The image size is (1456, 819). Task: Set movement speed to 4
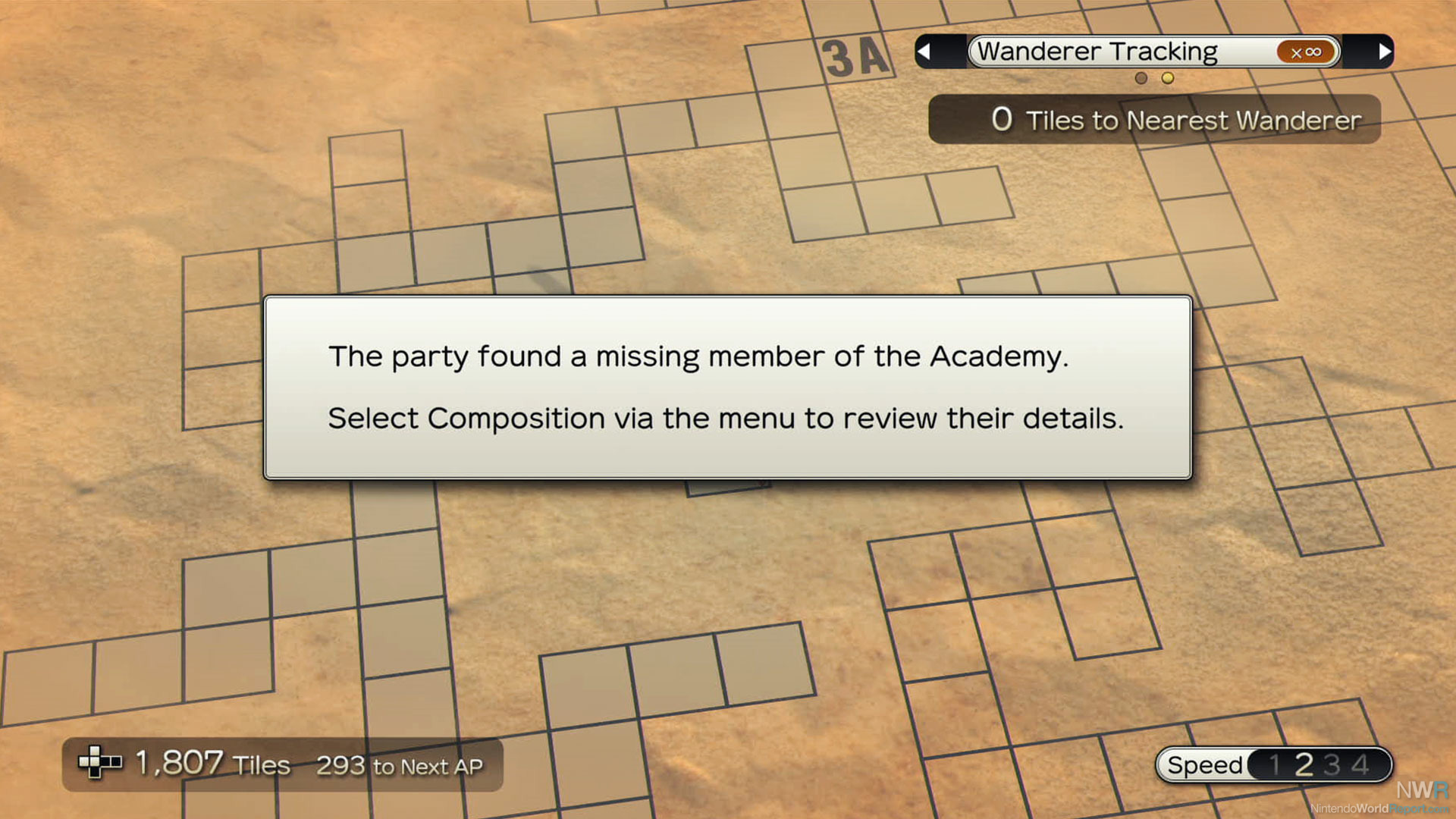coord(1360,764)
